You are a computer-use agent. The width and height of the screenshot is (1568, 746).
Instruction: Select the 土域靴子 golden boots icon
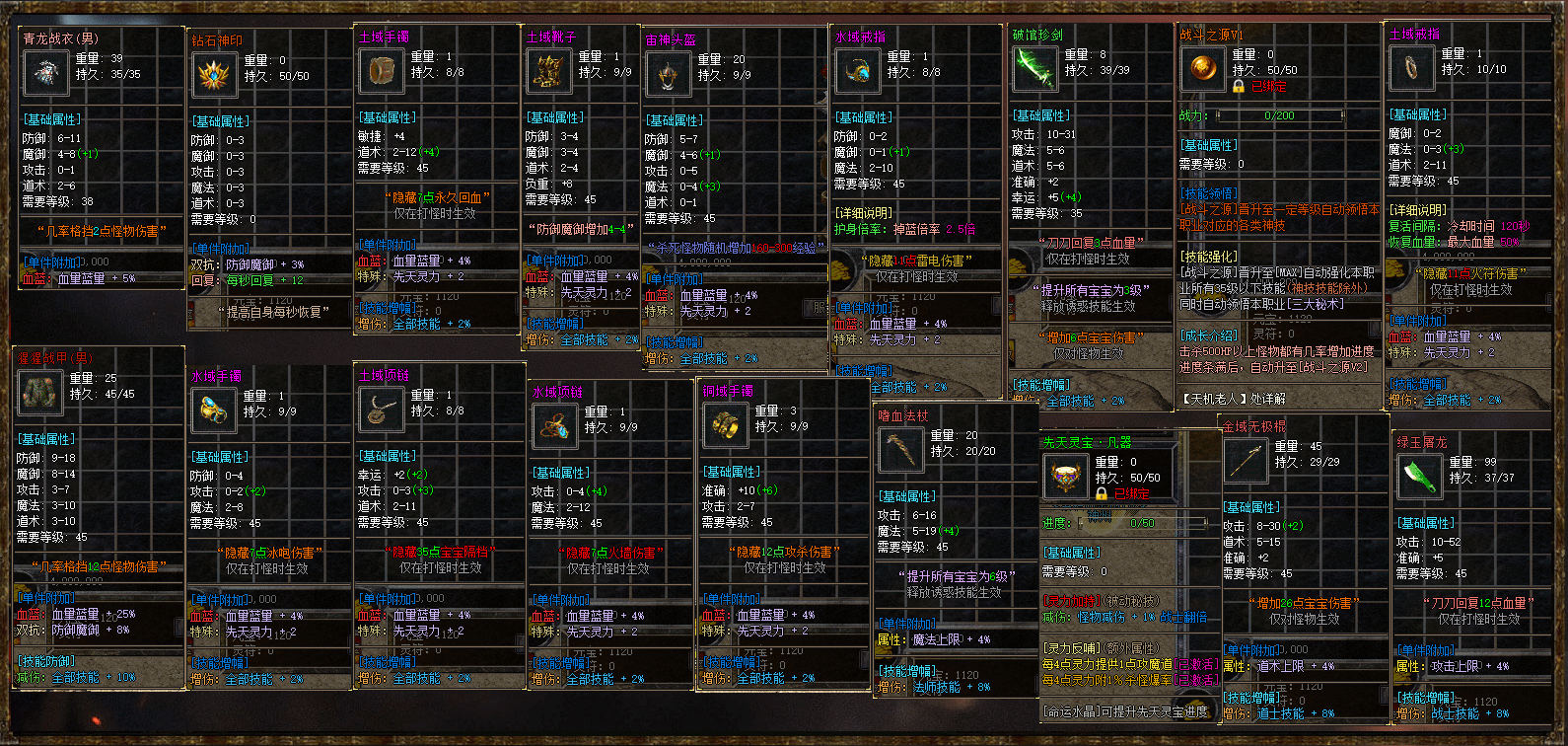coord(547,71)
